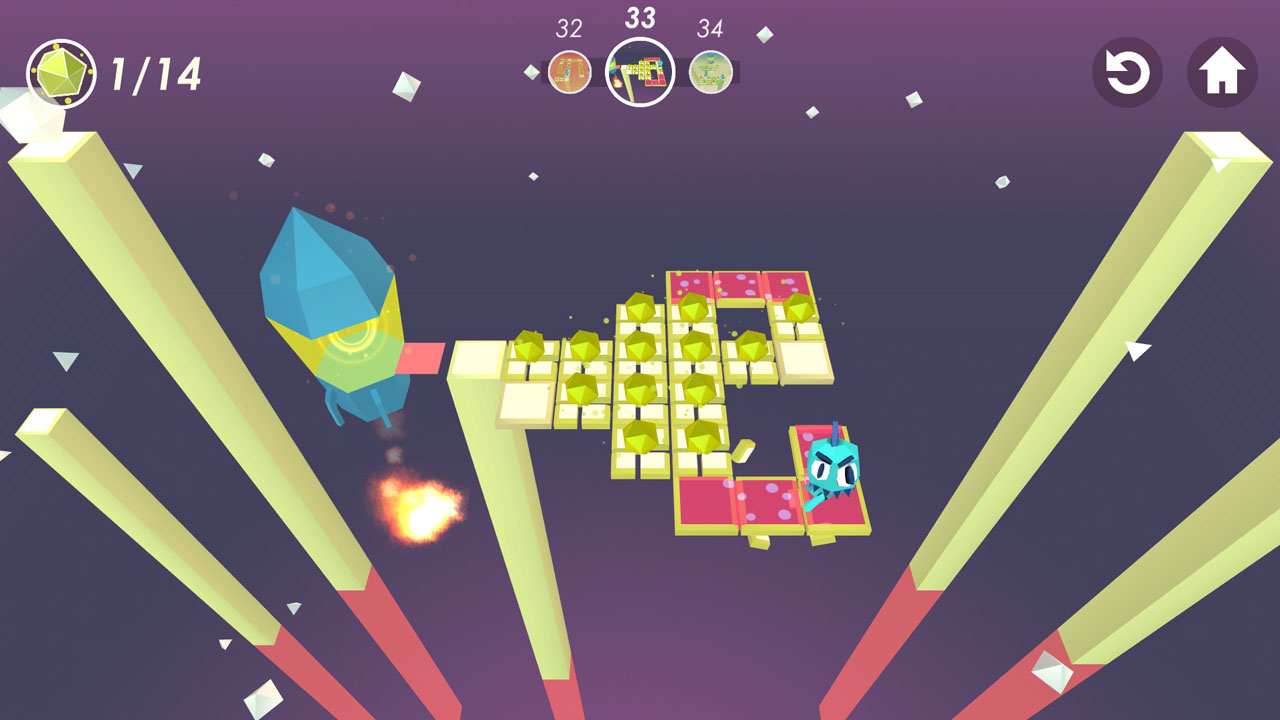Image resolution: width=1280 pixels, height=720 pixels.
Task: Open level 34 from the selector
Action: pyautogui.click(x=712, y=72)
